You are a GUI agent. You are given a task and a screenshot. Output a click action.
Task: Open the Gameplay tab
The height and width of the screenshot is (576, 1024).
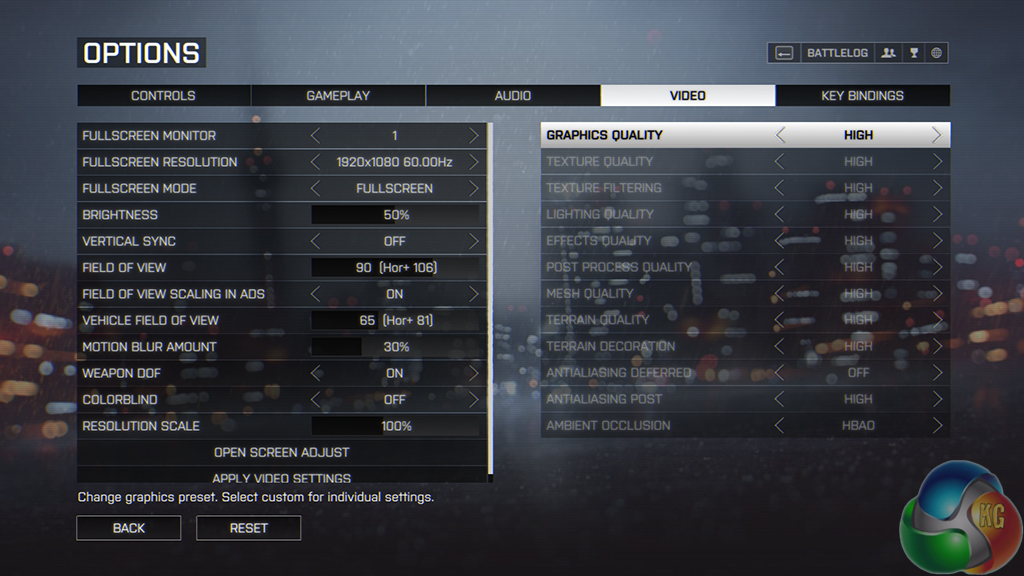[x=338, y=96]
